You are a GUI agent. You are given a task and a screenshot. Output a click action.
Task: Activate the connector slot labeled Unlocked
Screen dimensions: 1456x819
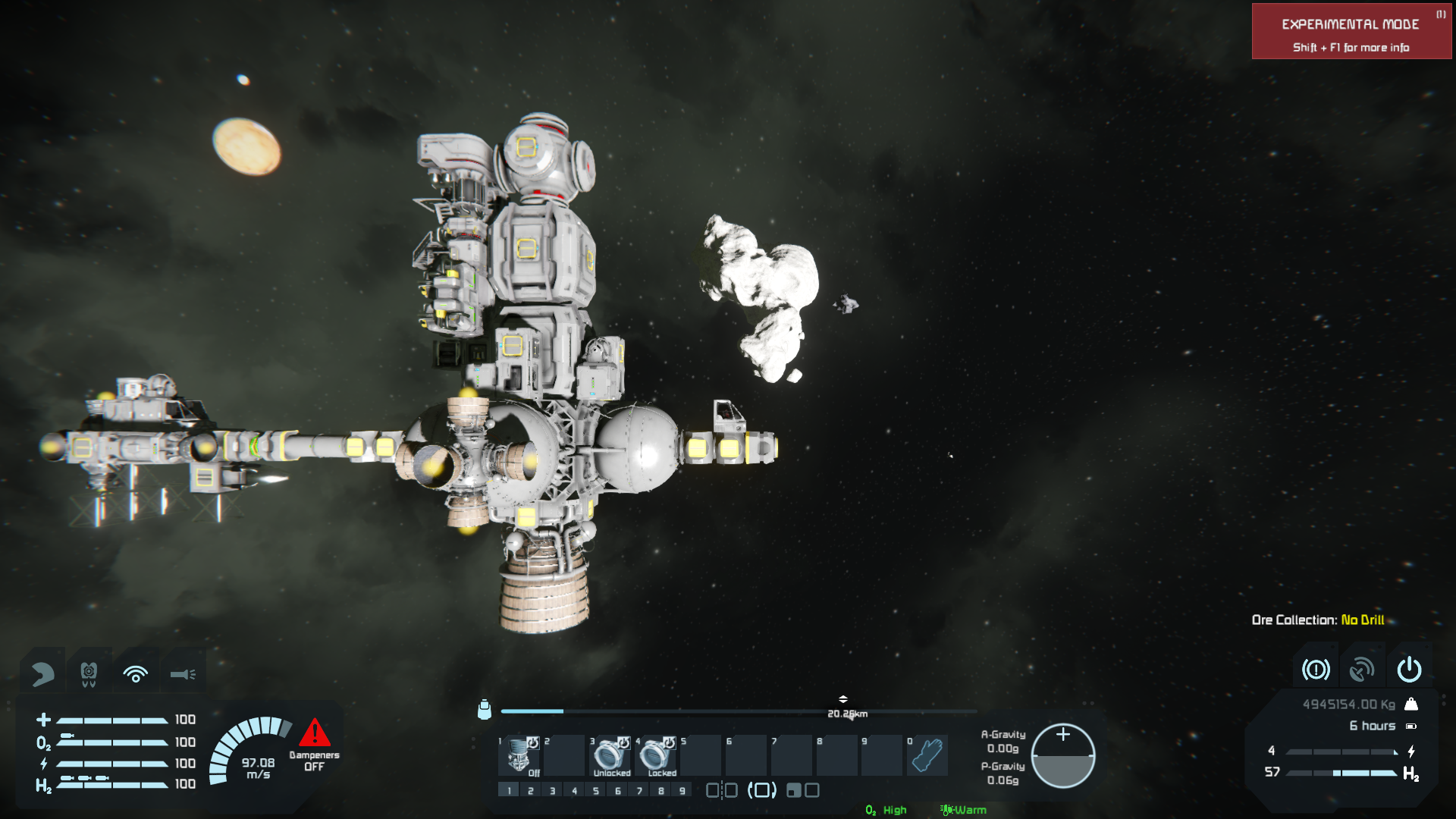point(610,755)
